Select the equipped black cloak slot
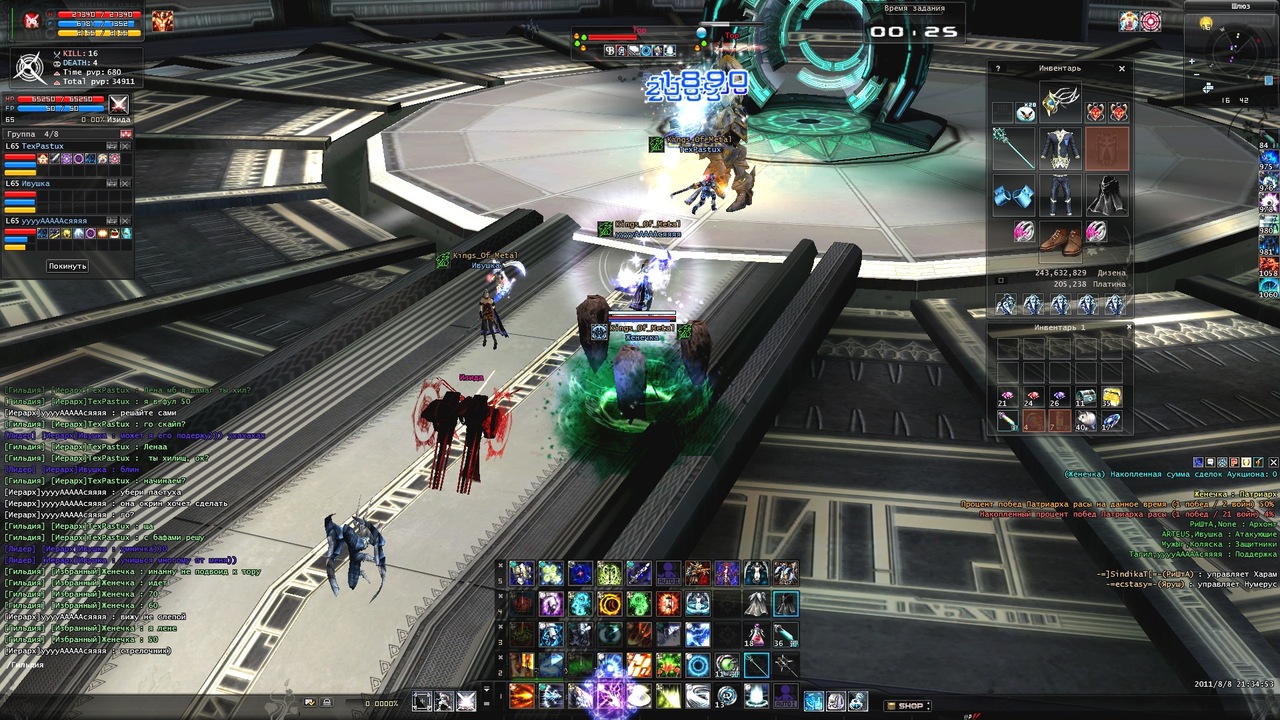 click(1107, 194)
